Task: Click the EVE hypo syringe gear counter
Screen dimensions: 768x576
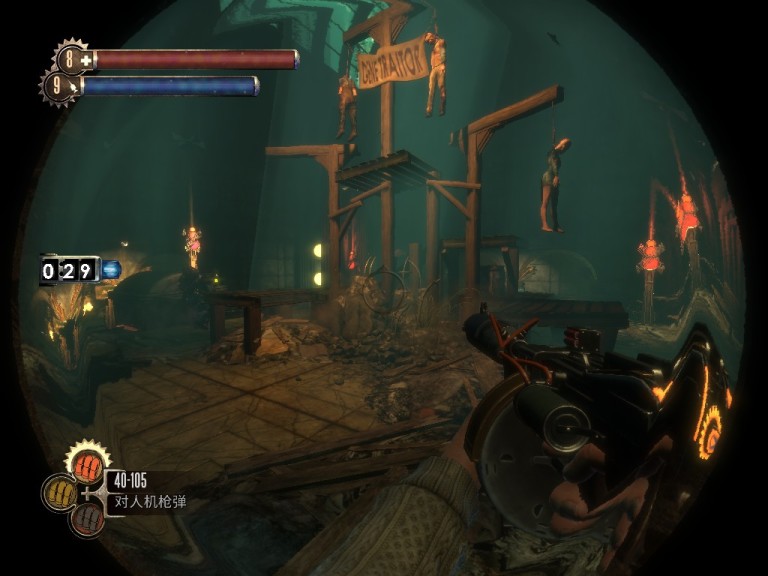Action: pos(59,87)
